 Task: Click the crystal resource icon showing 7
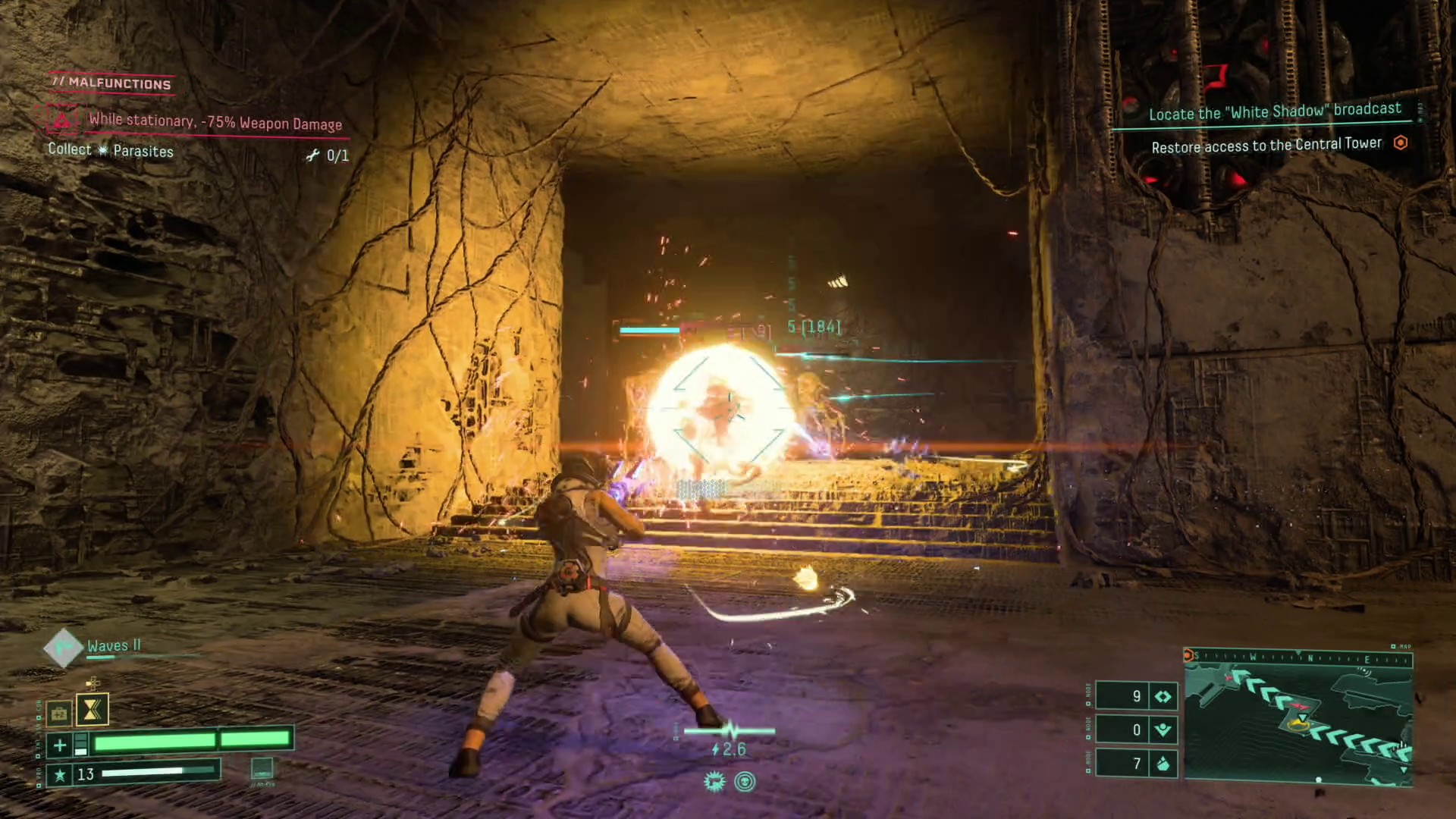(x=1163, y=764)
